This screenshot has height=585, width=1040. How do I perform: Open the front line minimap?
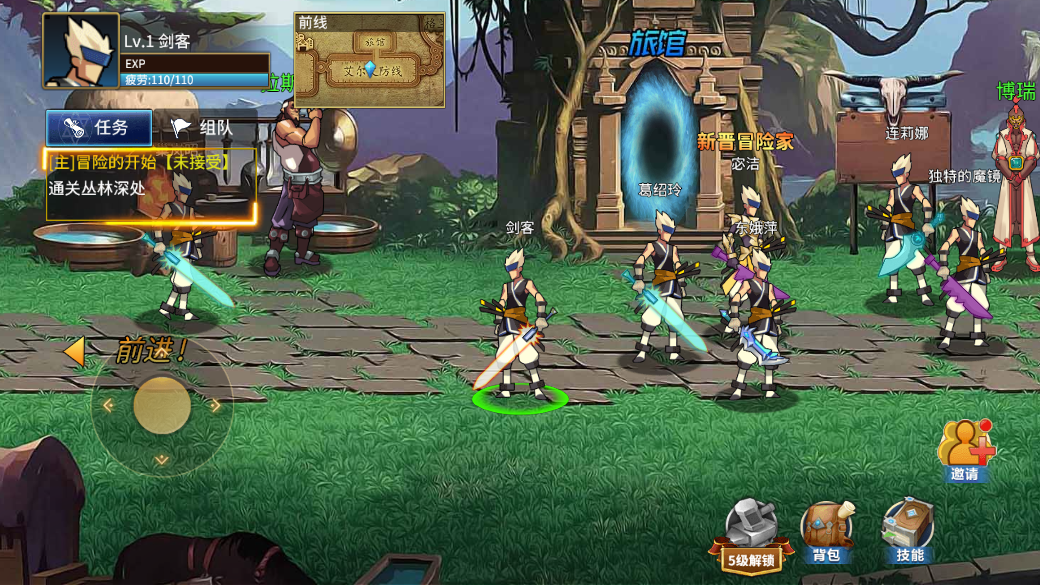tap(369, 60)
